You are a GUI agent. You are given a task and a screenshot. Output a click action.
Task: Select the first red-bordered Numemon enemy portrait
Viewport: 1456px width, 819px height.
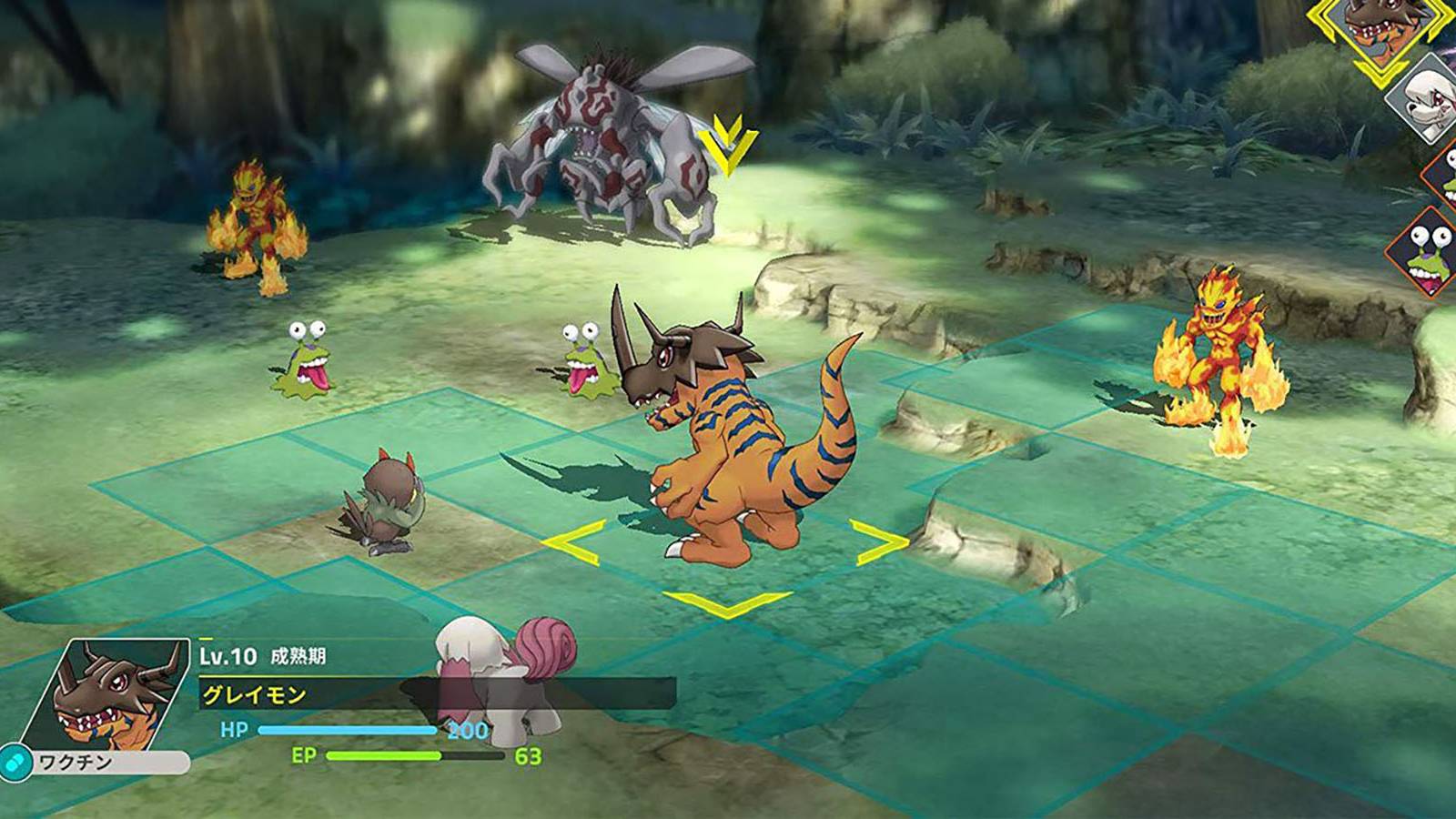pos(1449,177)
